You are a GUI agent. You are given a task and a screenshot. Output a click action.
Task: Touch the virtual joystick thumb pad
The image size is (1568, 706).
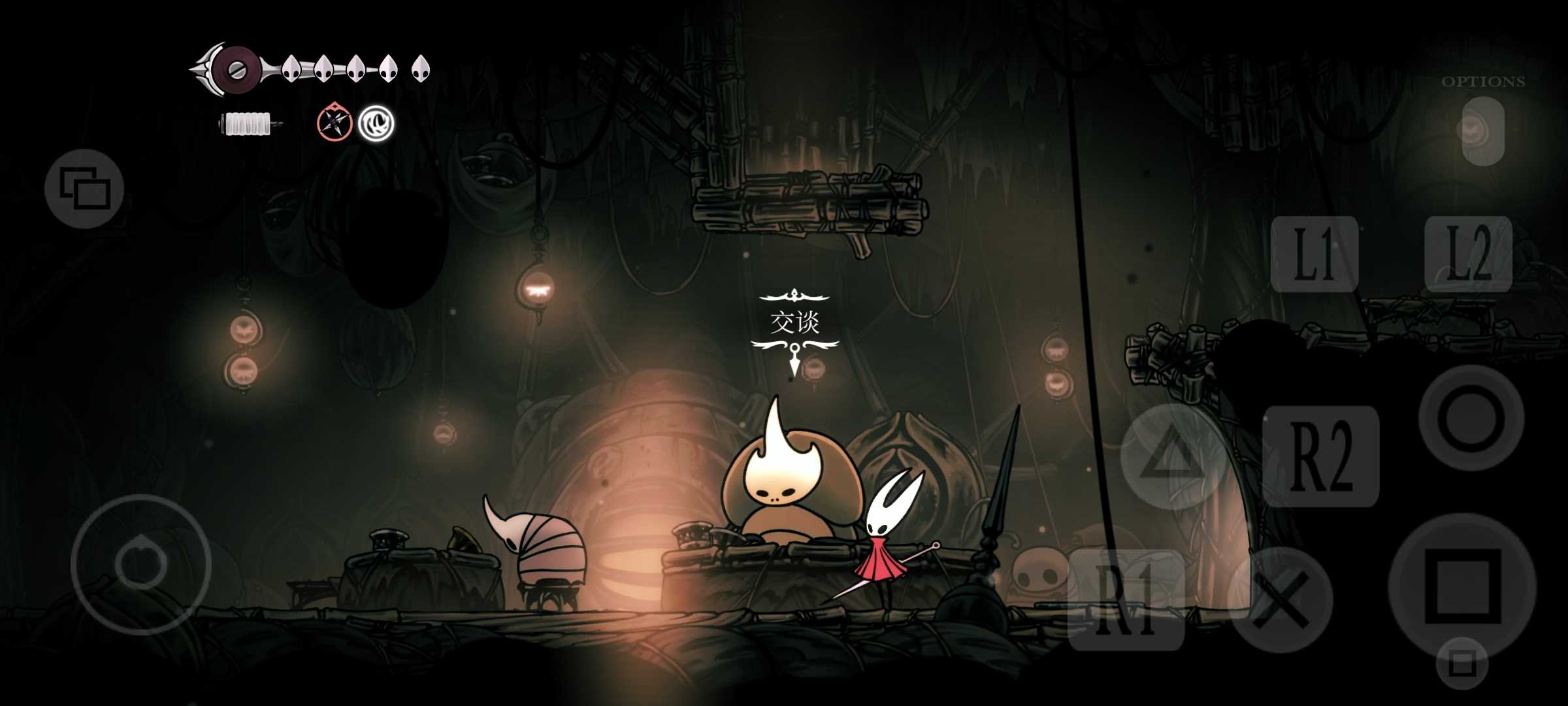point(140,564)
